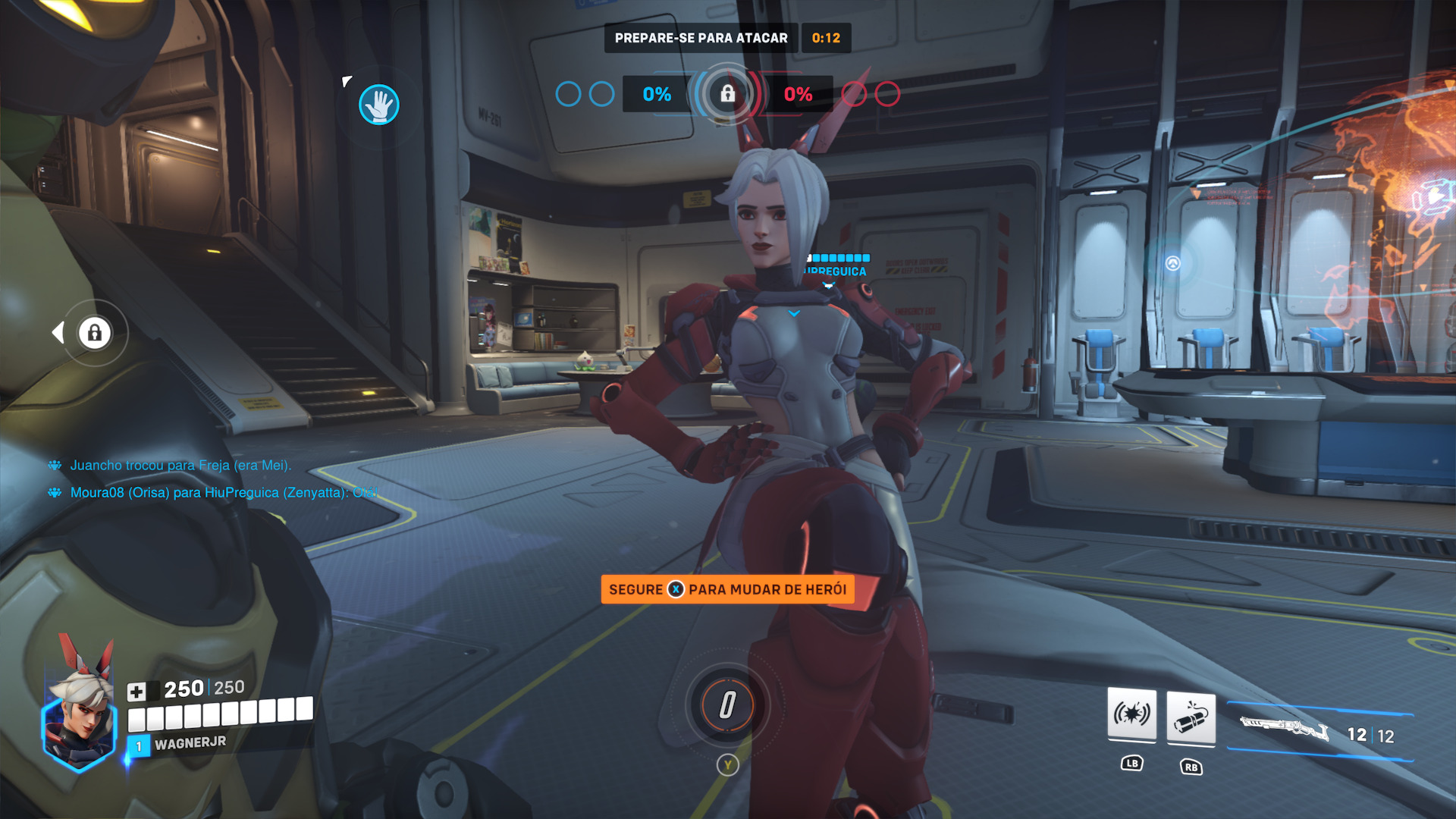Click the ultimate charge meter
This screenshot has height=819, width=1456.
(727, 705)
